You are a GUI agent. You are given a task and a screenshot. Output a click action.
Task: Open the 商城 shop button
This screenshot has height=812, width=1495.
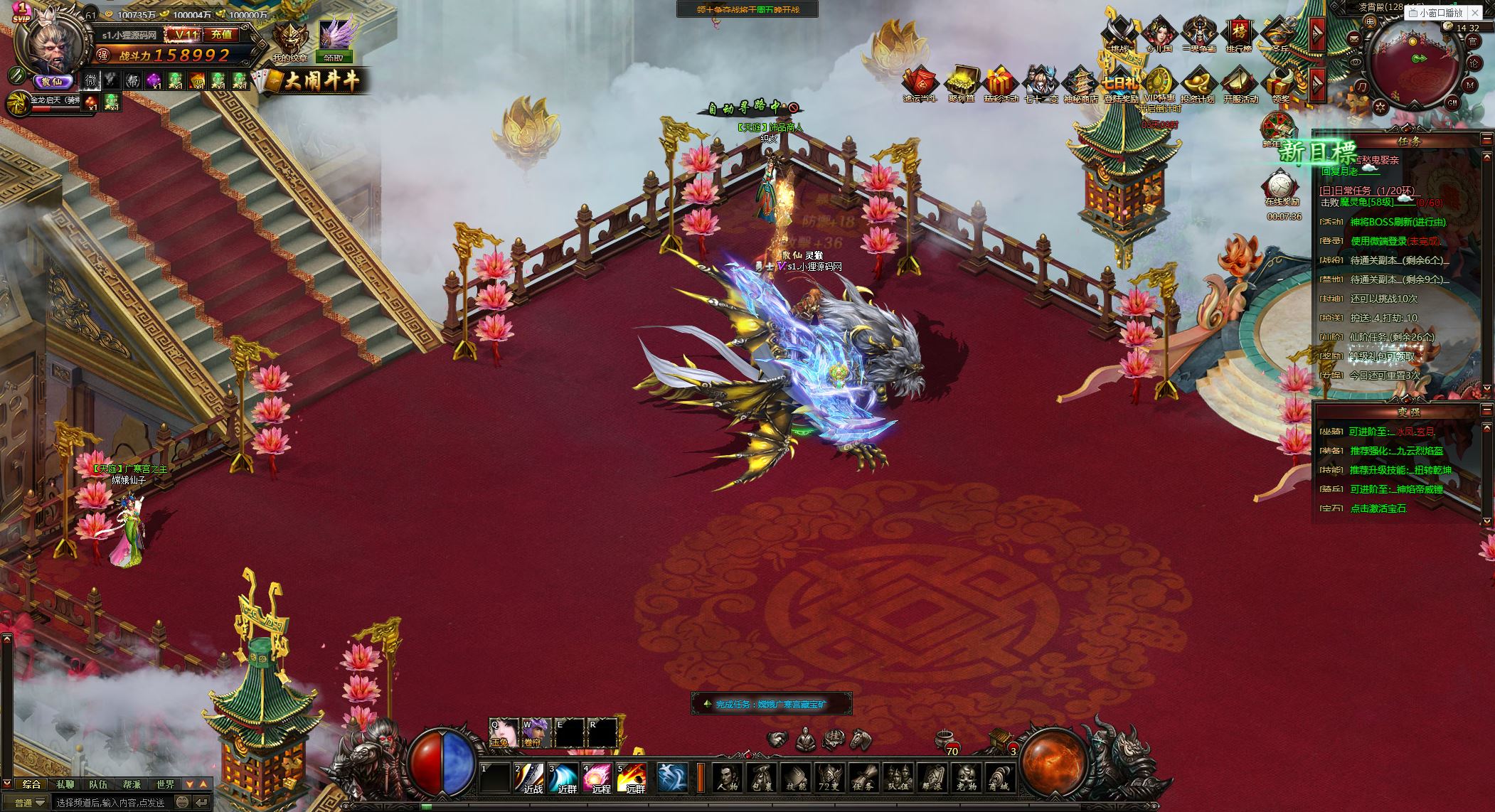tap(999, 777)
